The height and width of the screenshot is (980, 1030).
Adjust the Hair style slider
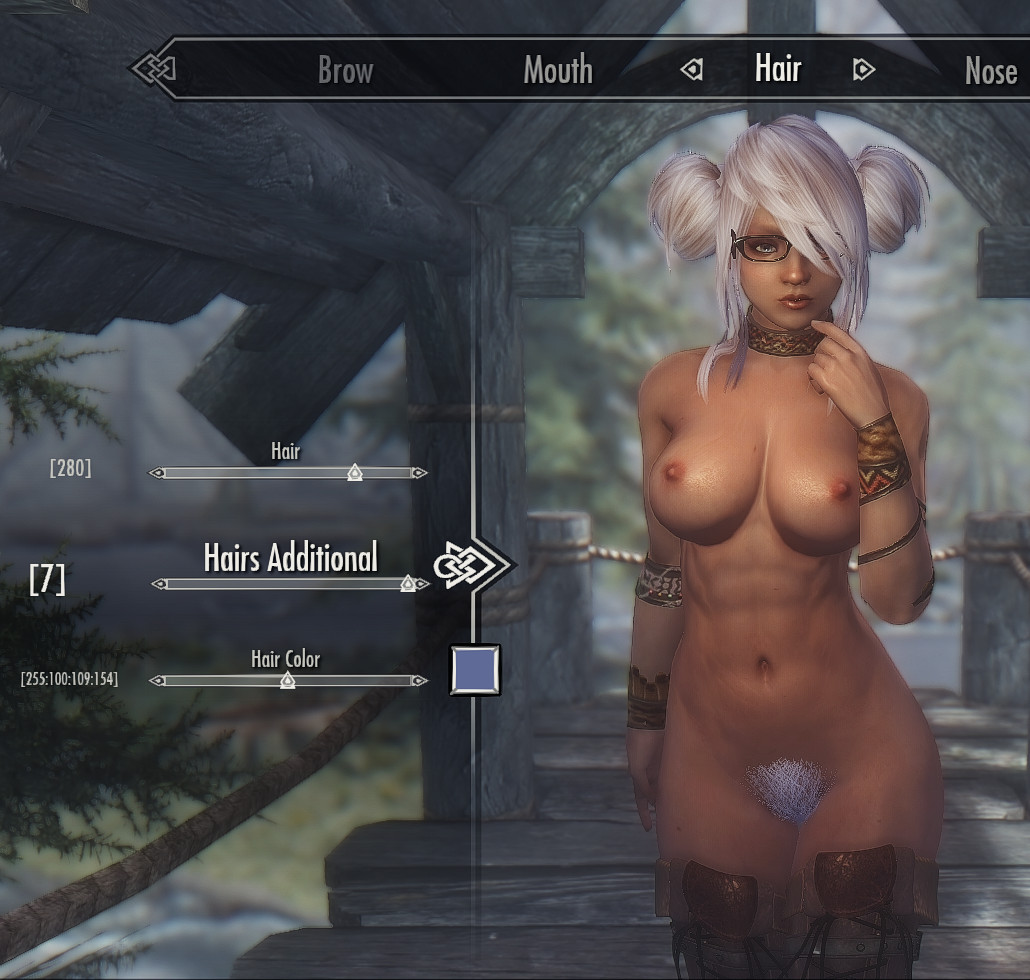click(354, 473)
